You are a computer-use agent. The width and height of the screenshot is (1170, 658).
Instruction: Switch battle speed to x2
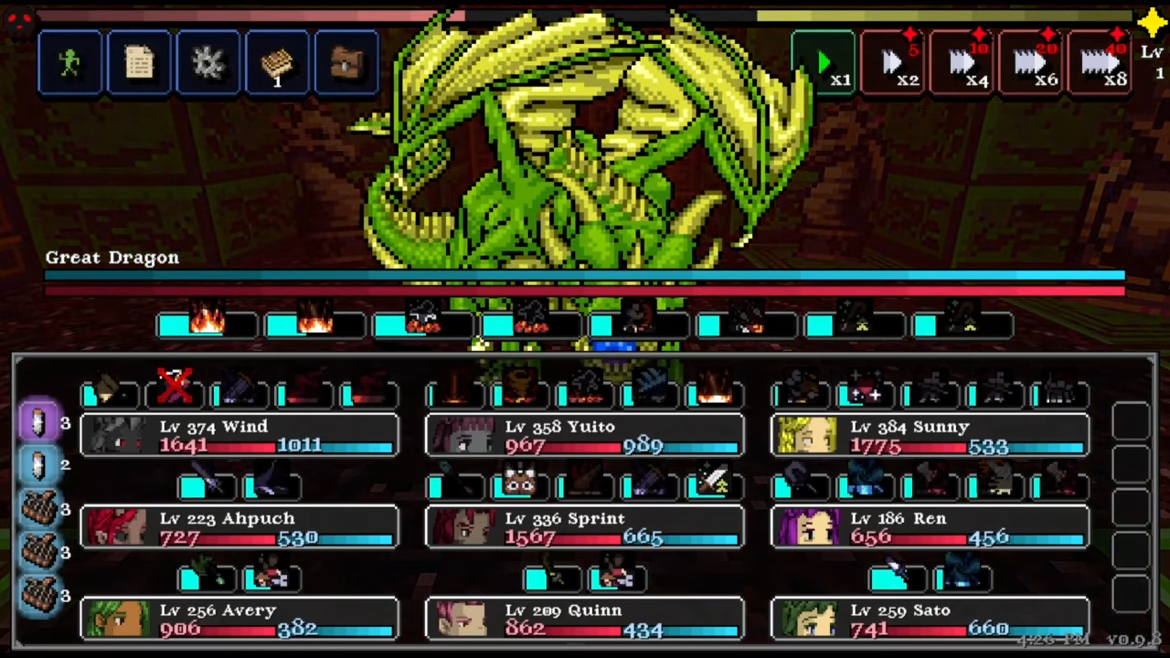[x=893, y=64]
